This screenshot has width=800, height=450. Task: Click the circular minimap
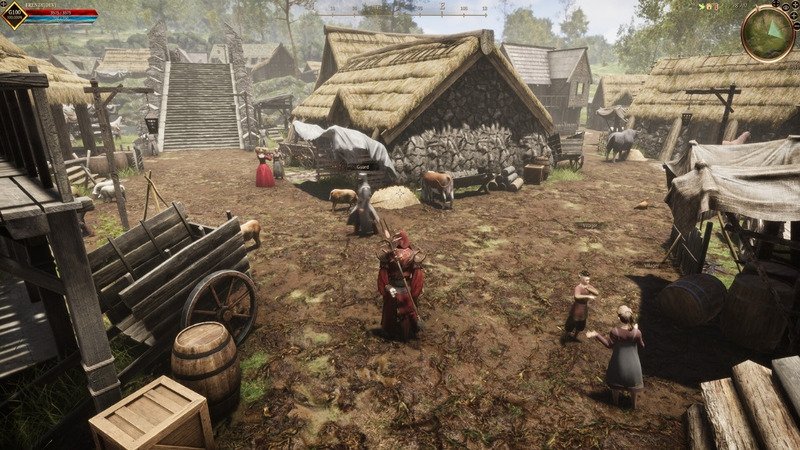(768, 32)
